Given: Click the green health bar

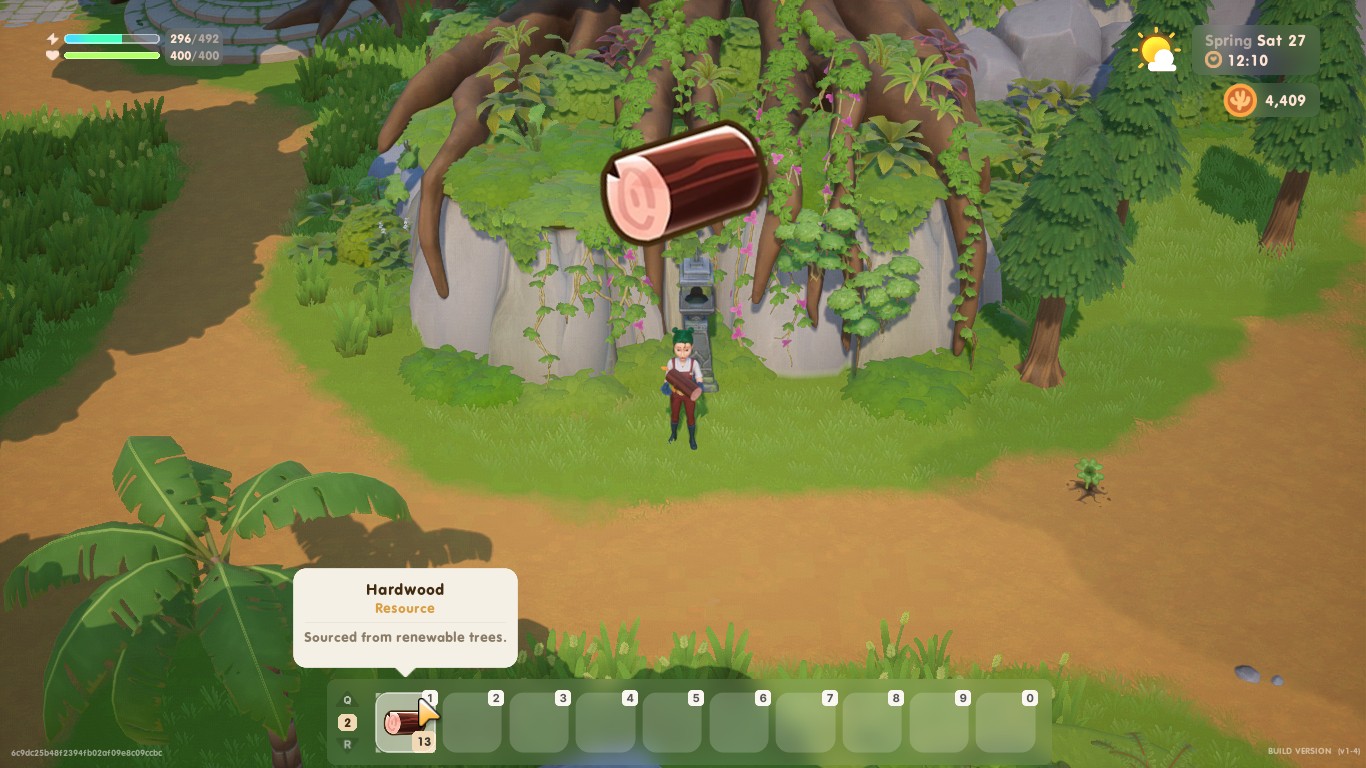Looking at the screenshot, I should tap(110, 58).
